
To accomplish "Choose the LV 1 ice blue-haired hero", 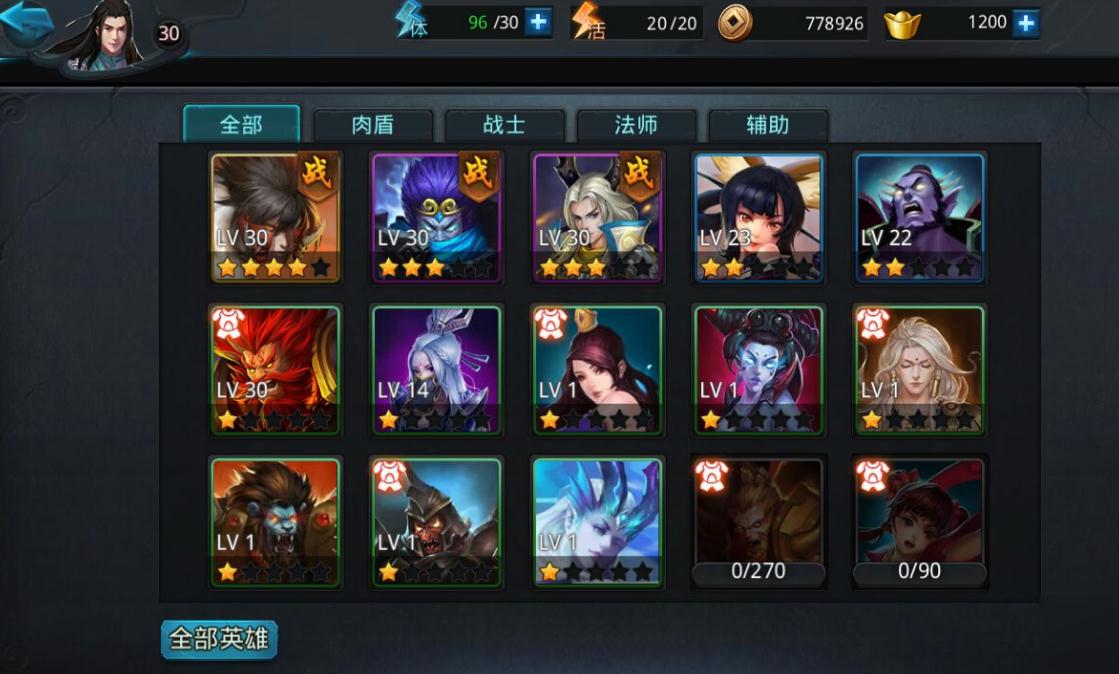I will click(x=597, y=523).
